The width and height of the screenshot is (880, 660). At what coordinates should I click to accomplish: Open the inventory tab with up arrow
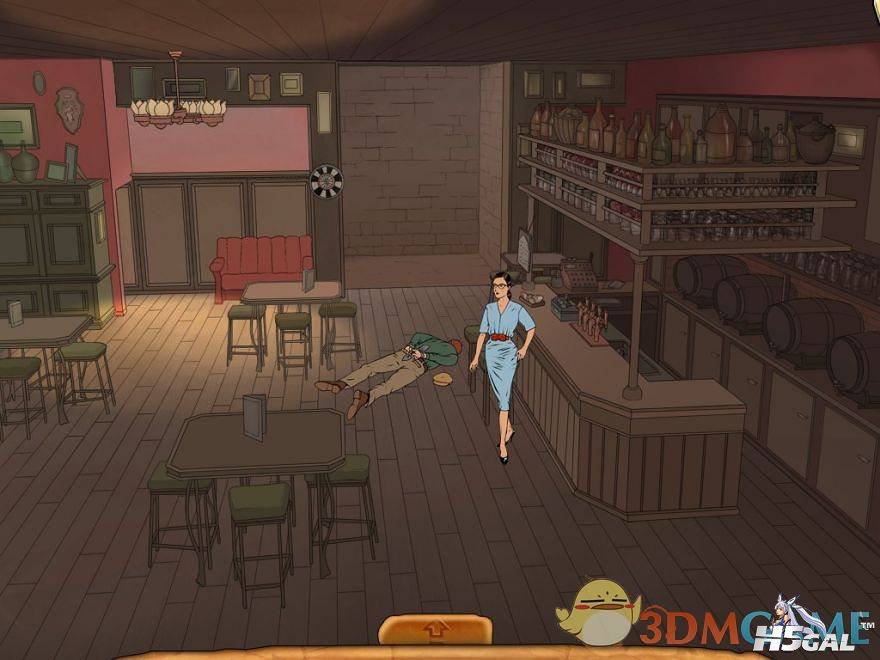coord(436,631)
